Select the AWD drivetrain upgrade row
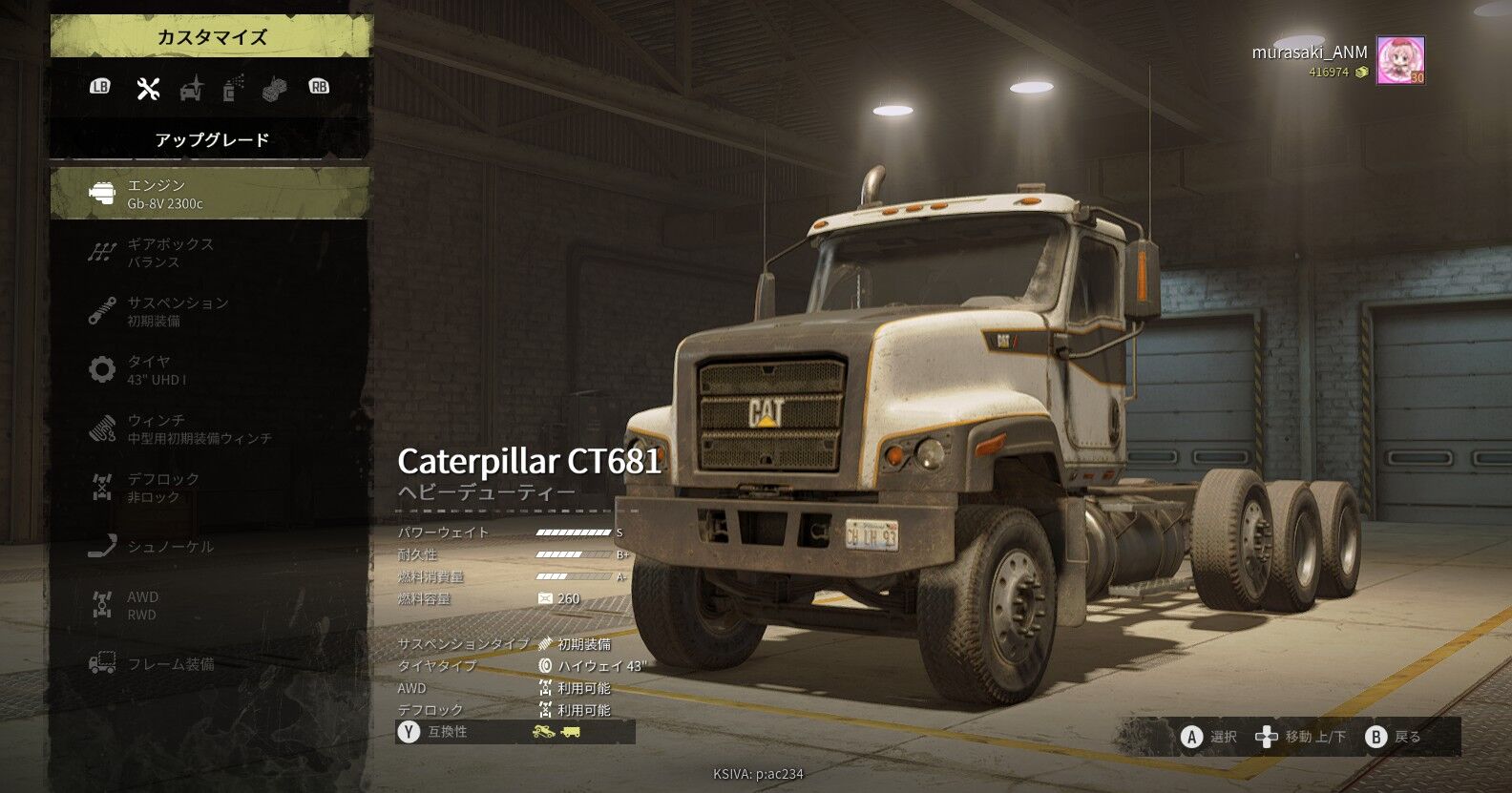 [210, 605]
